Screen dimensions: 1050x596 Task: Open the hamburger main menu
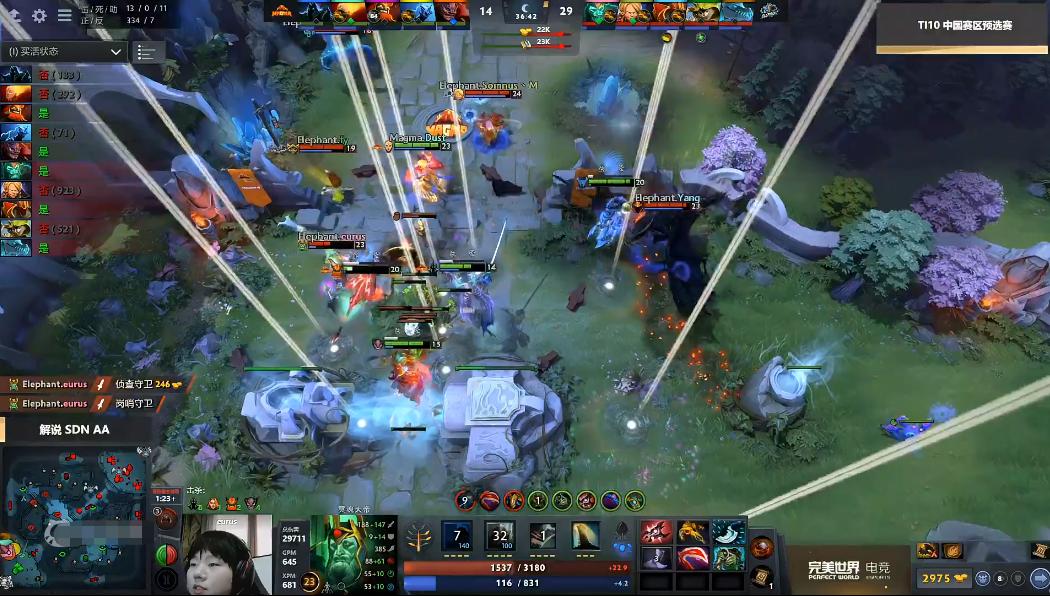point(65,15)
